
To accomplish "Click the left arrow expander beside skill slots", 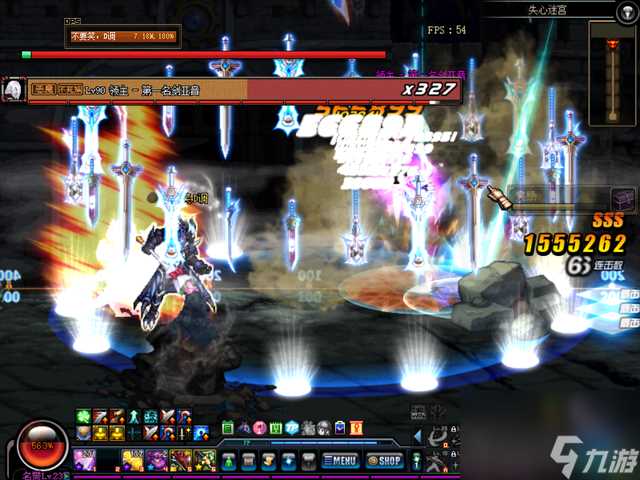I will click(415, 437).
